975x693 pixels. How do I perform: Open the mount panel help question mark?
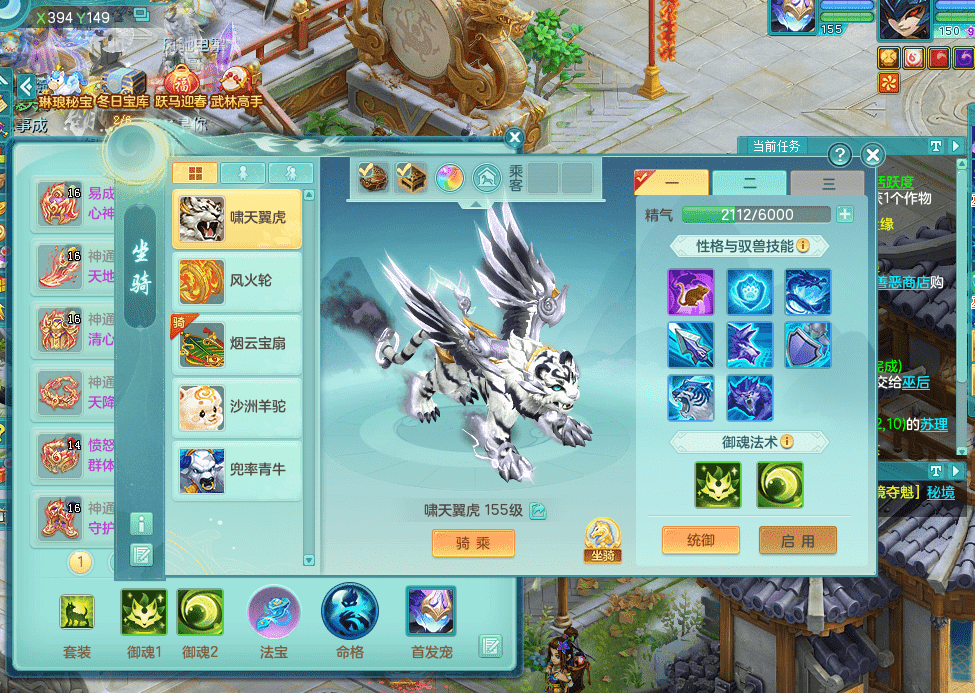point(840,155)
